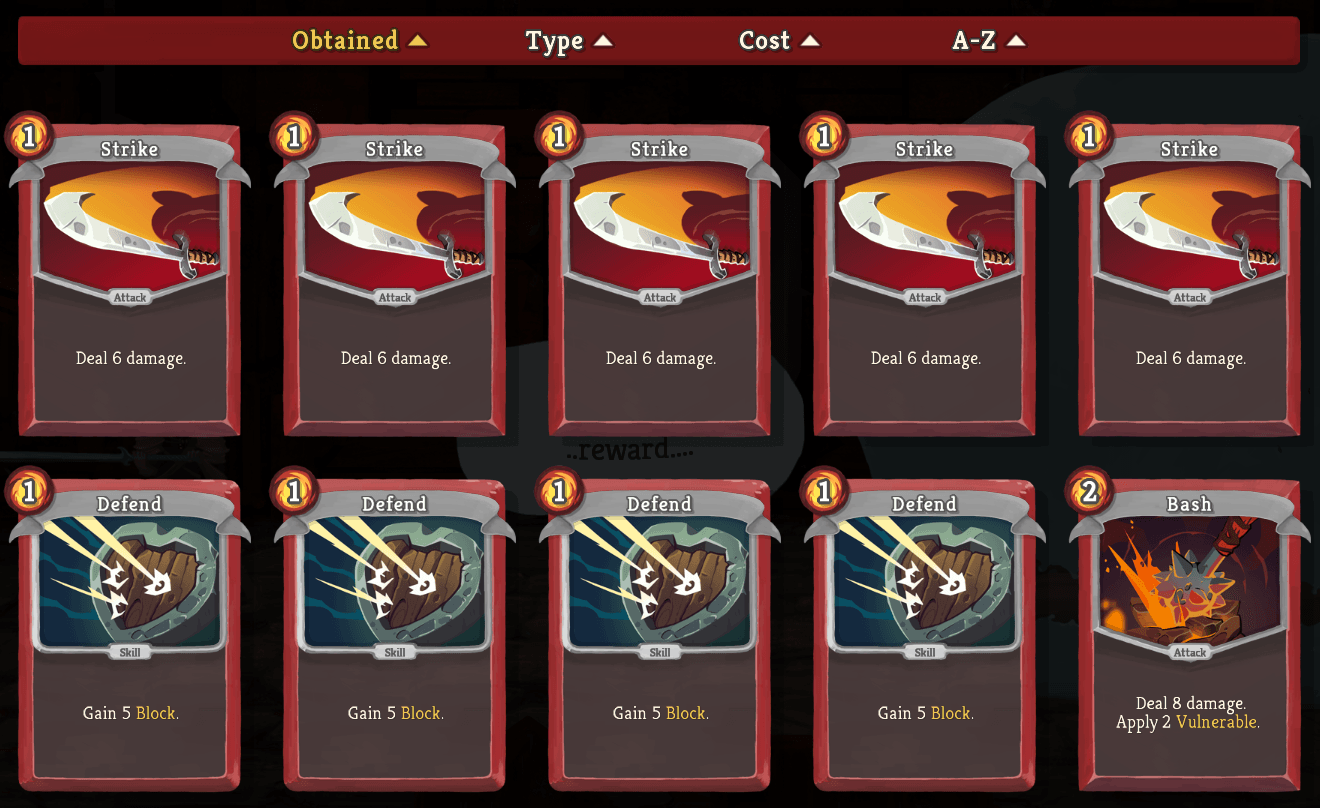Click the cost orb on the fourth Defend card
The image size is (1320, 808).
pos(825,491)
